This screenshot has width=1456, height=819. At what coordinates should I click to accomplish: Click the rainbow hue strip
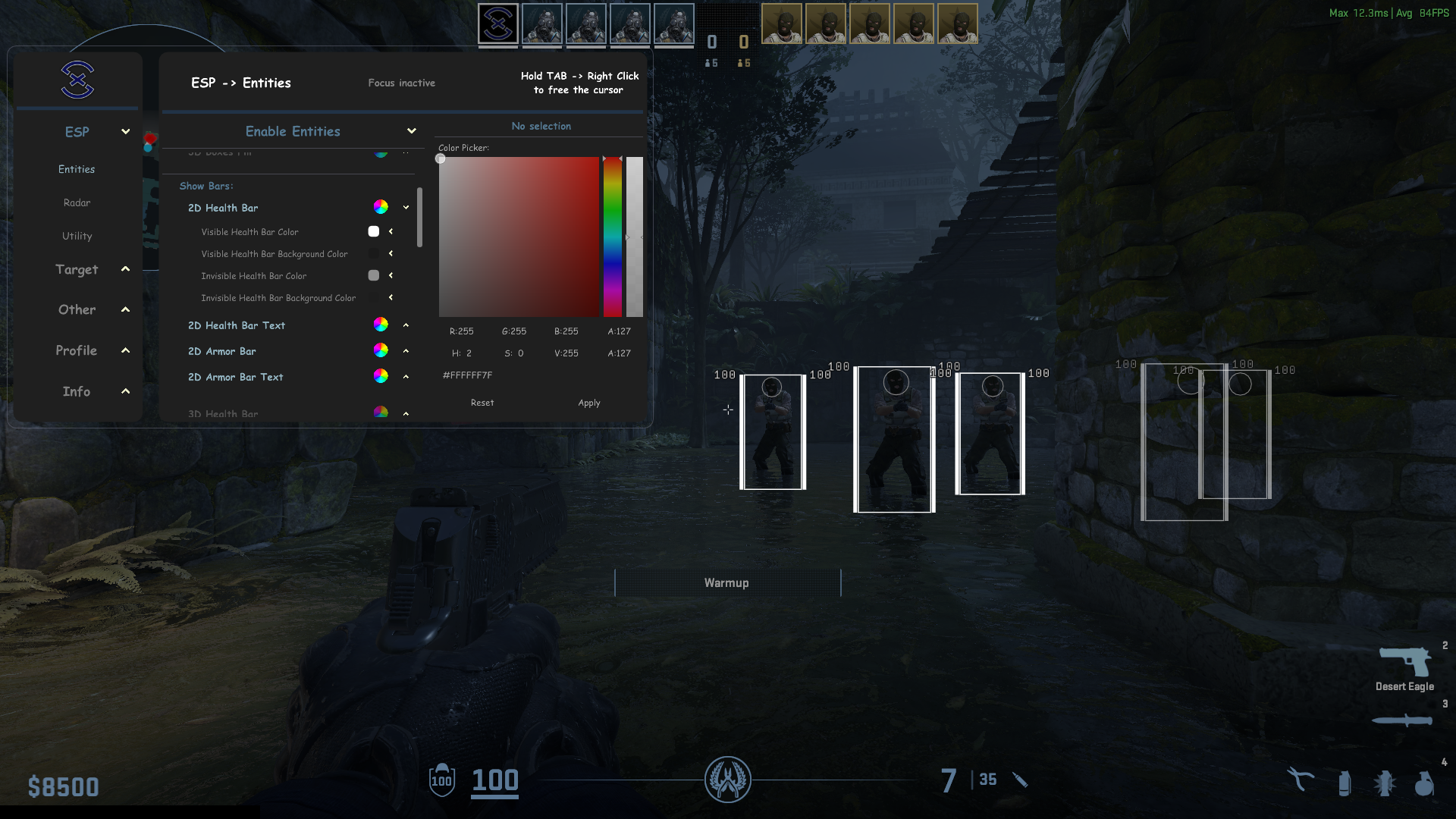pyautogui.click(x=613, y=237)
